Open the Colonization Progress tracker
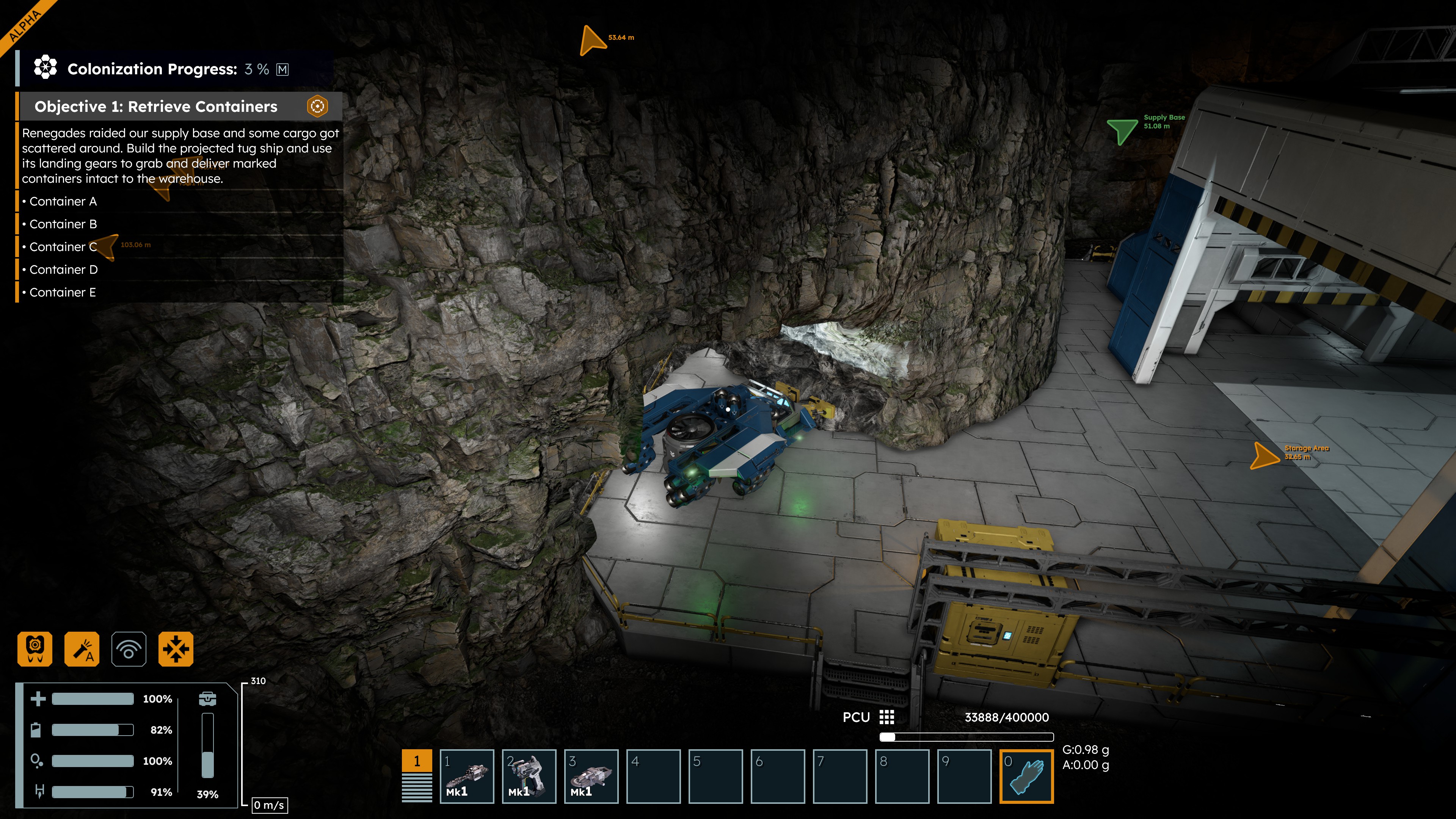1456x819 pixels. pos(152,69)
